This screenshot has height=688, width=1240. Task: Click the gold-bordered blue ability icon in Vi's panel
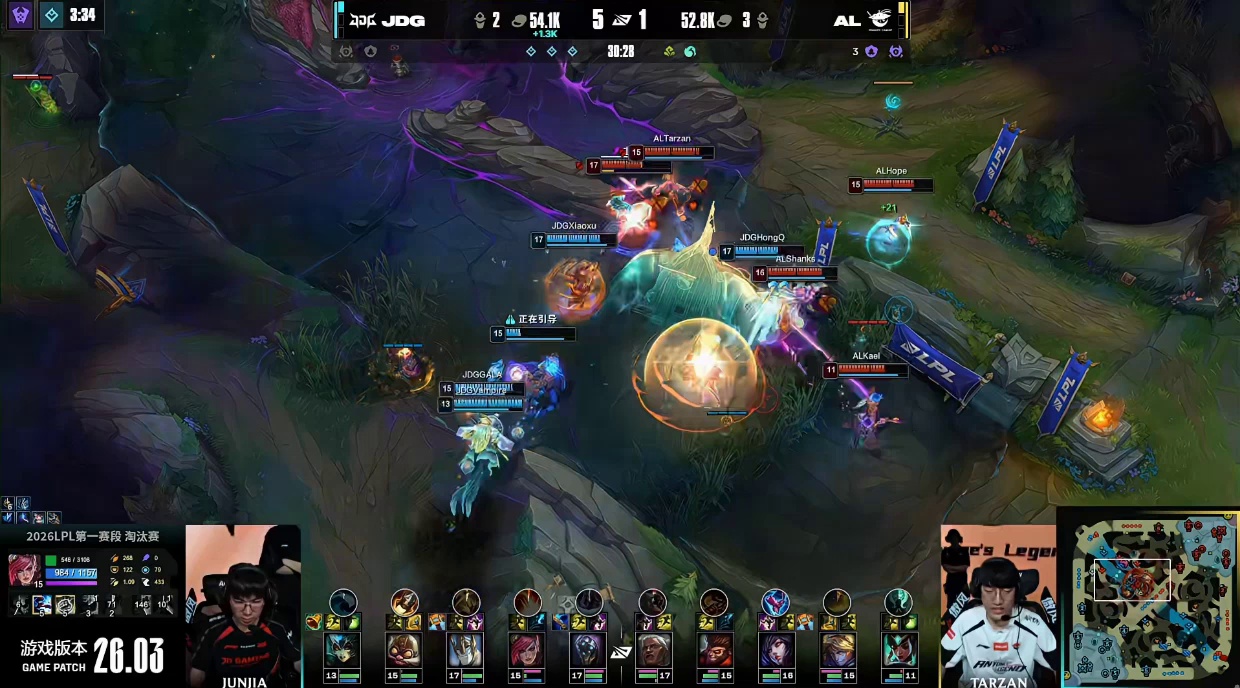(x=42, y=604)
